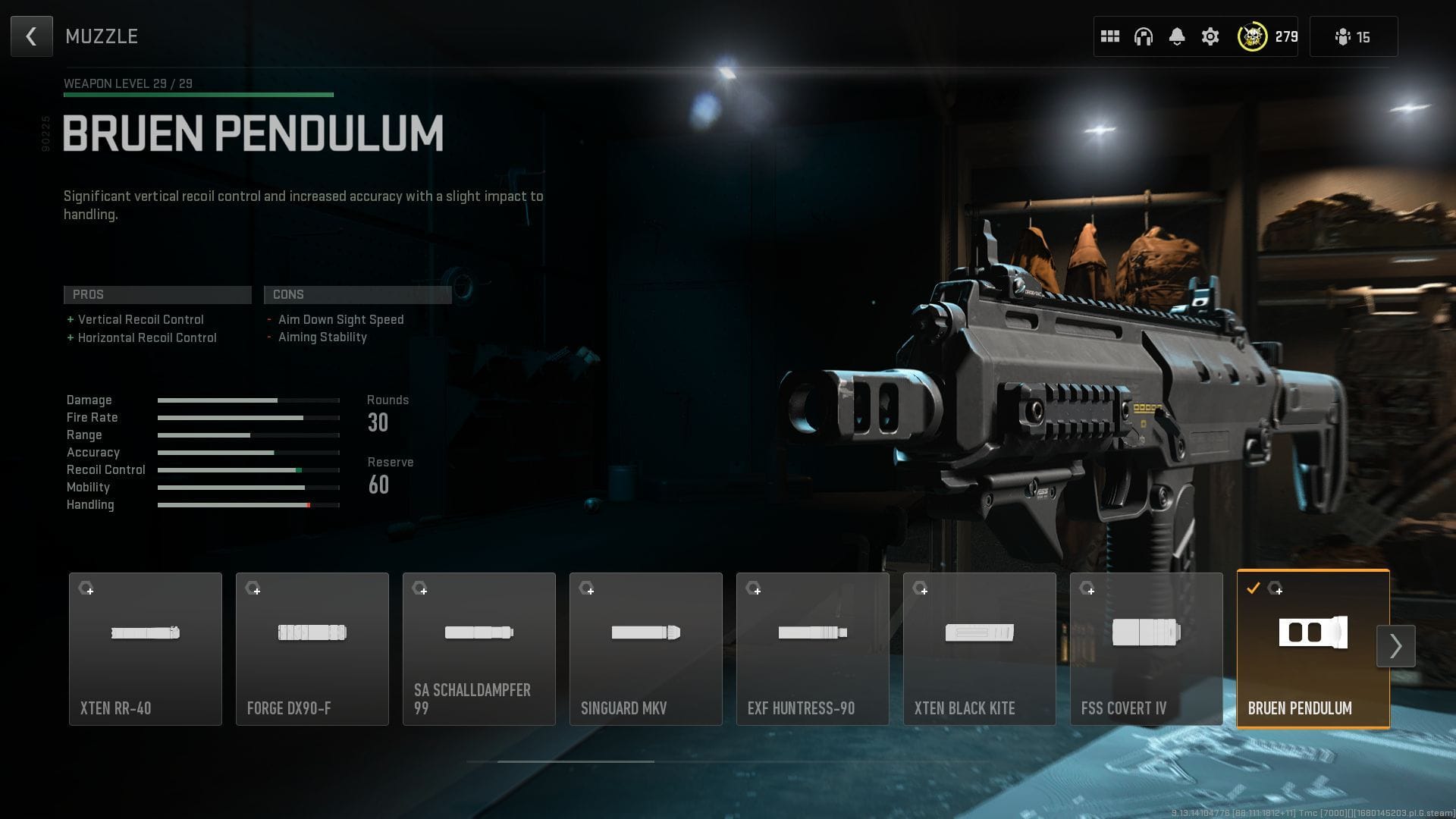Open the headset voice chat icon
This screenshot has height=819, width=1456.
pos(1144,36)
